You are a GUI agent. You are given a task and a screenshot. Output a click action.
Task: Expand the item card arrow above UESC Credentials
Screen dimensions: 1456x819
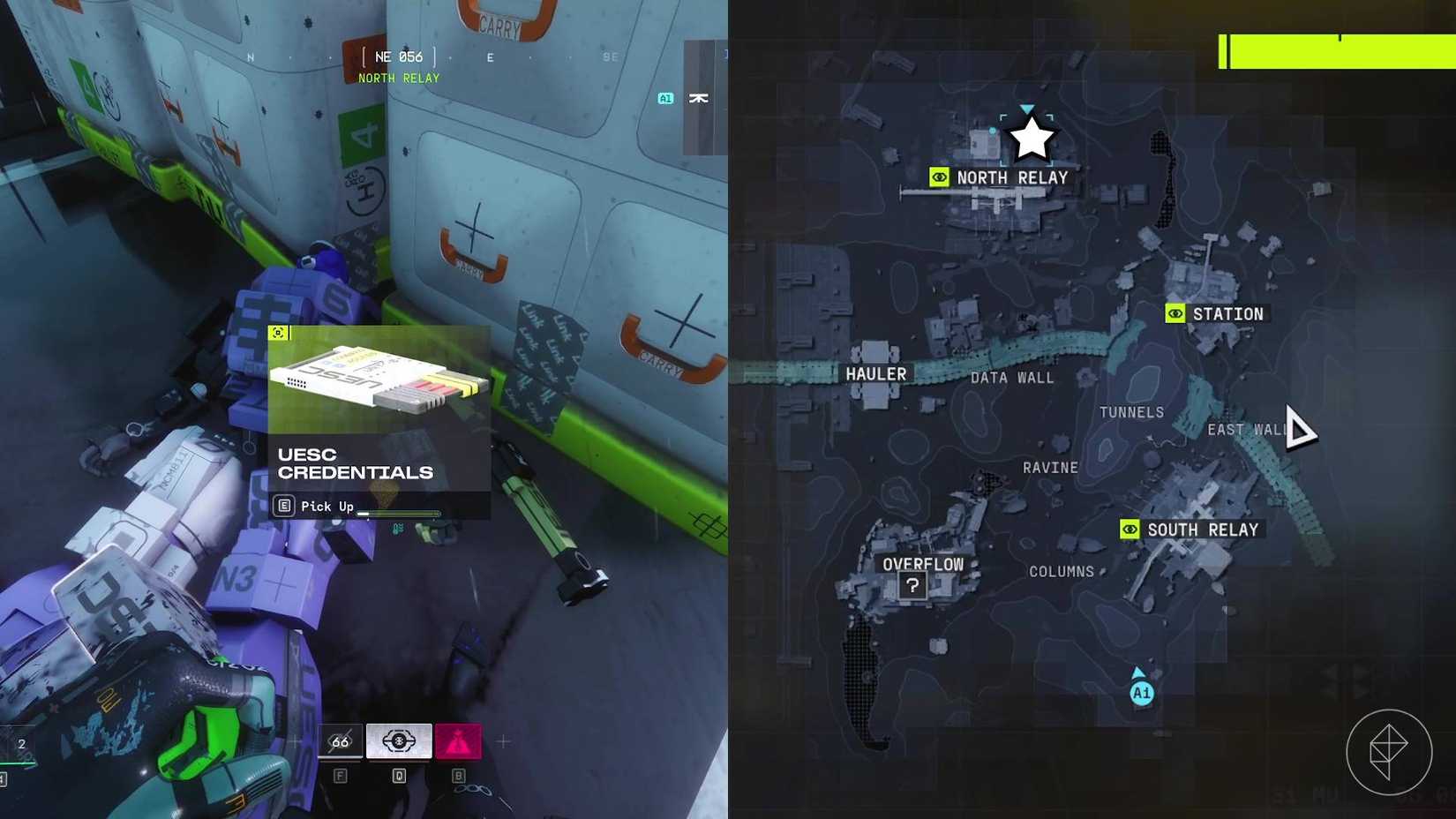[x=279, y=331]
